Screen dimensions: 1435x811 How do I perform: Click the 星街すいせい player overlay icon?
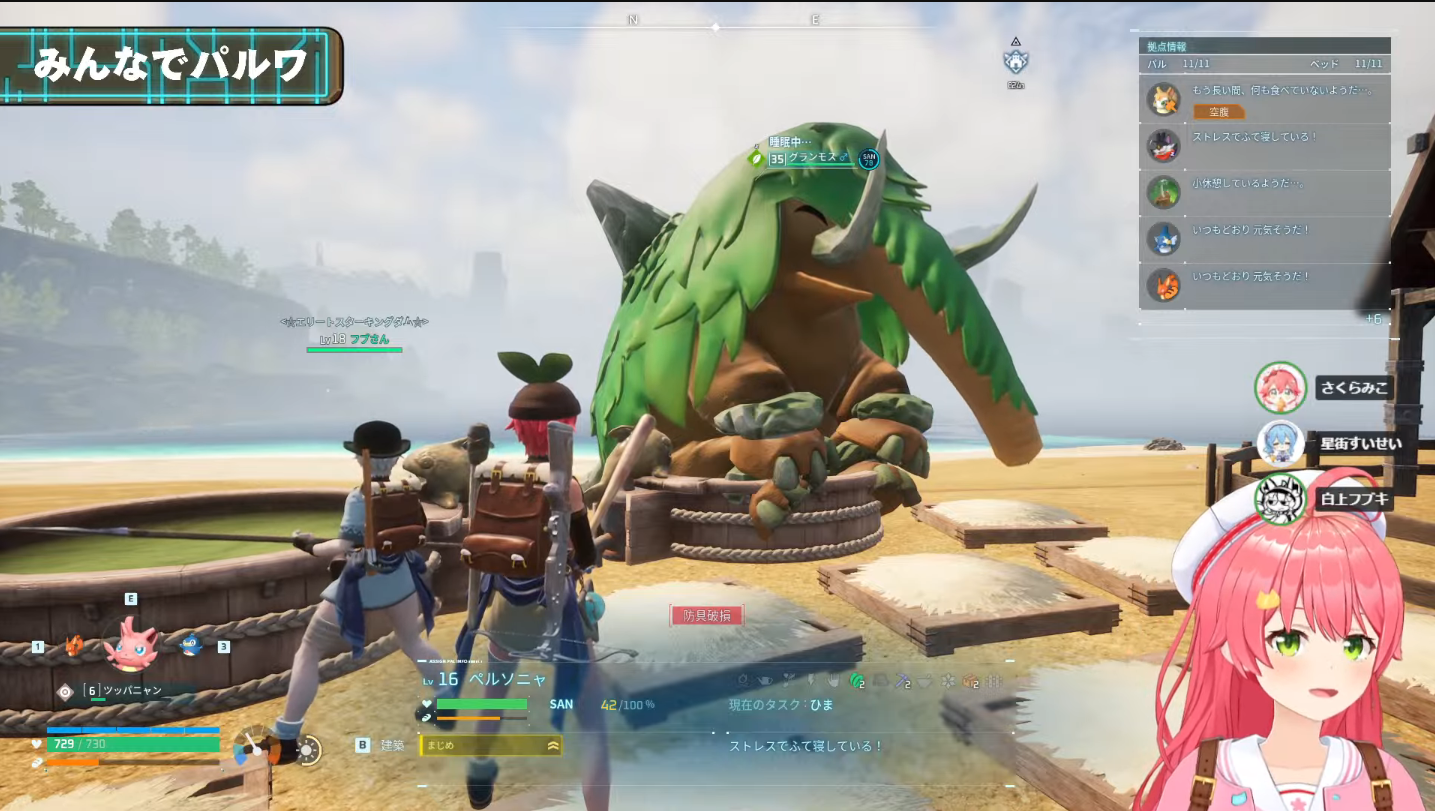point(1280,443)
